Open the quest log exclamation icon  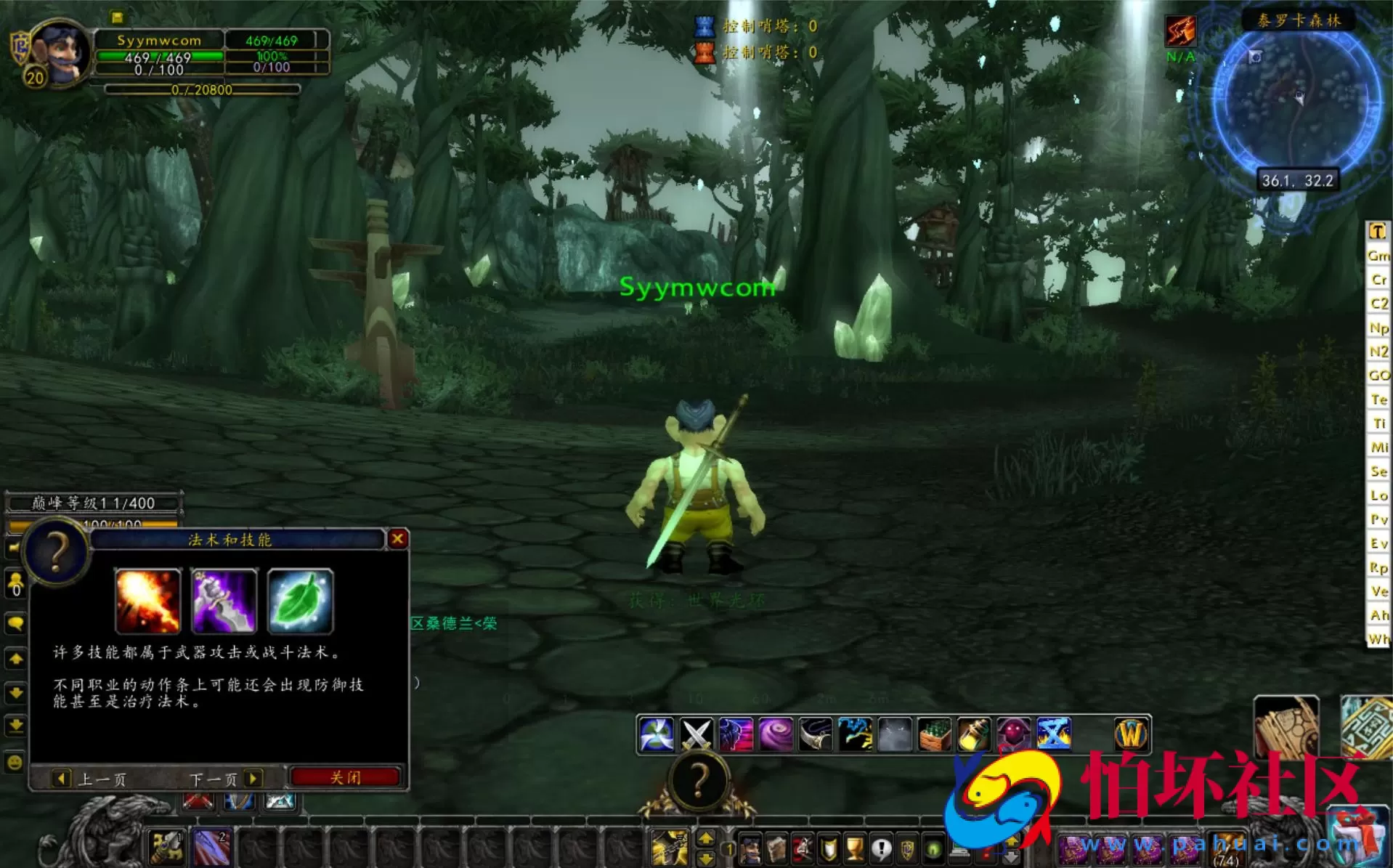tap(882, 850)
